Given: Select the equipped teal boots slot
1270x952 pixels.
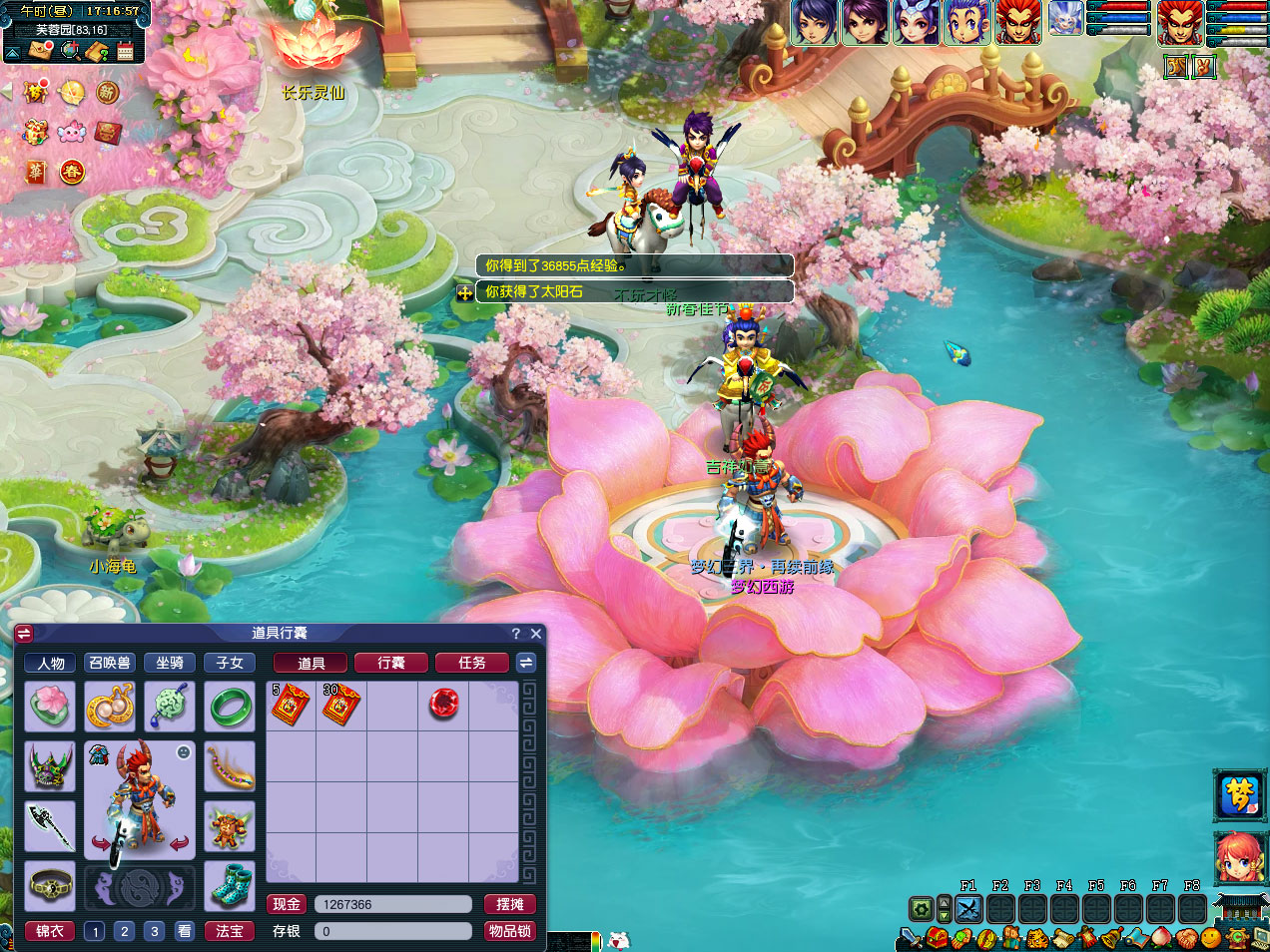Looking at the screenshot, I should tap(230, 885).
